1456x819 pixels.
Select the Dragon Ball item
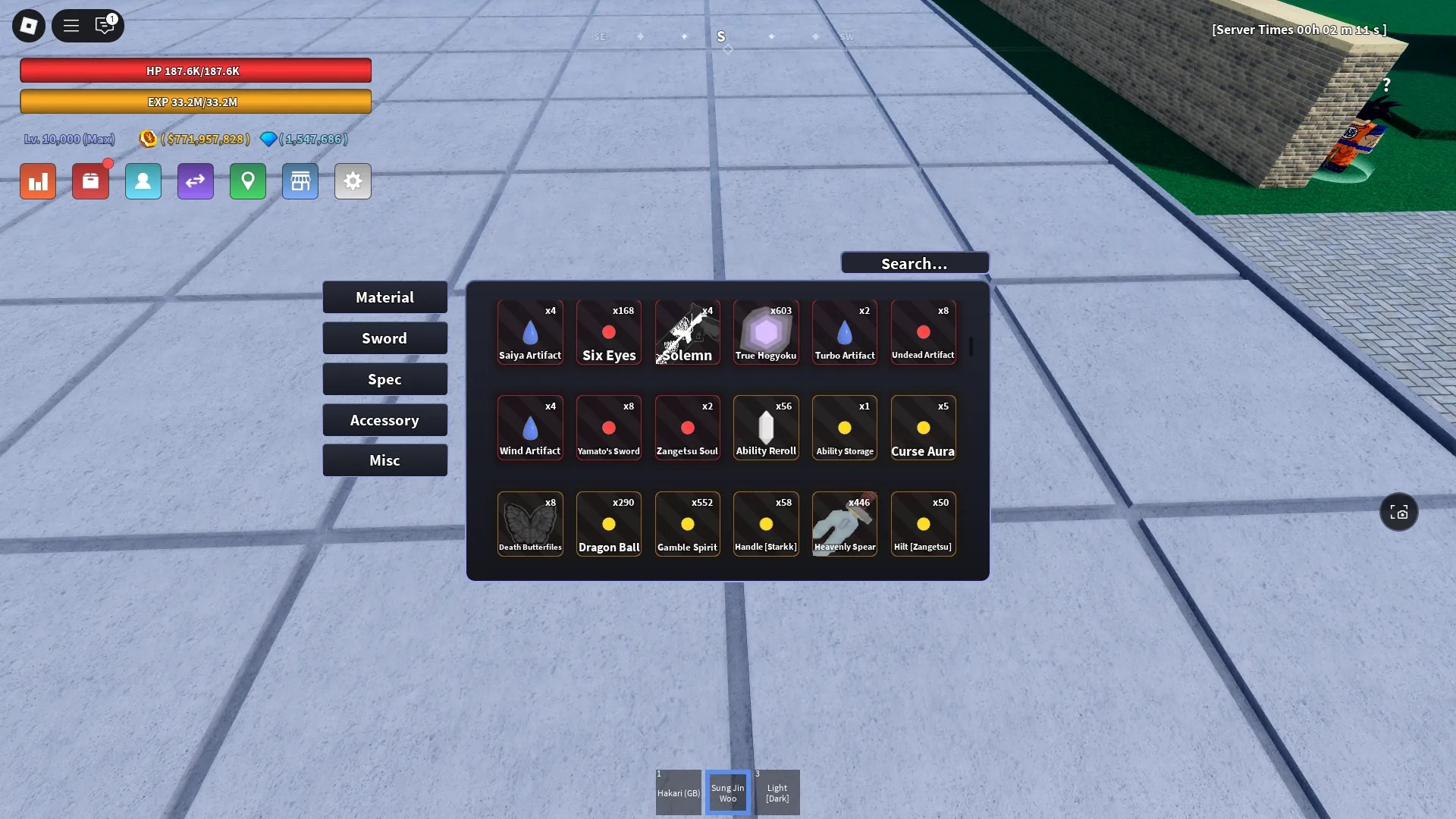[x=609, y=523]
